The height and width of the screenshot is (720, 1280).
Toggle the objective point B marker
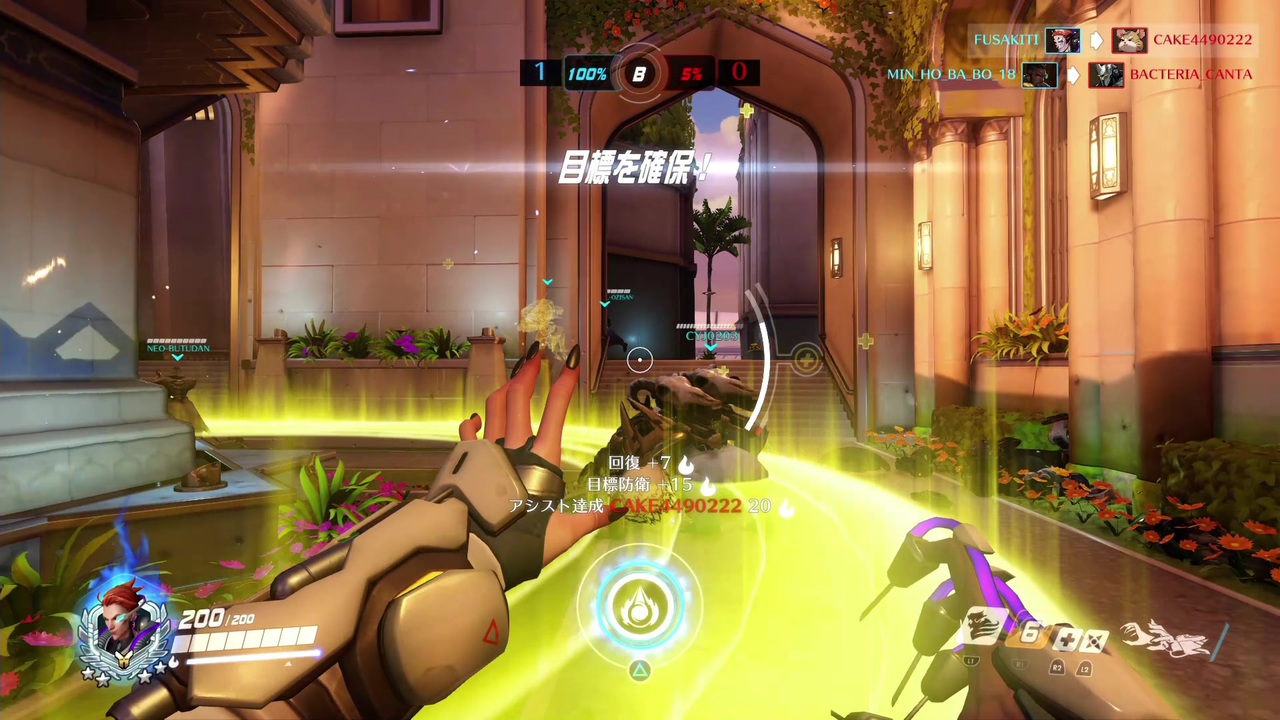tap(640, 73)
